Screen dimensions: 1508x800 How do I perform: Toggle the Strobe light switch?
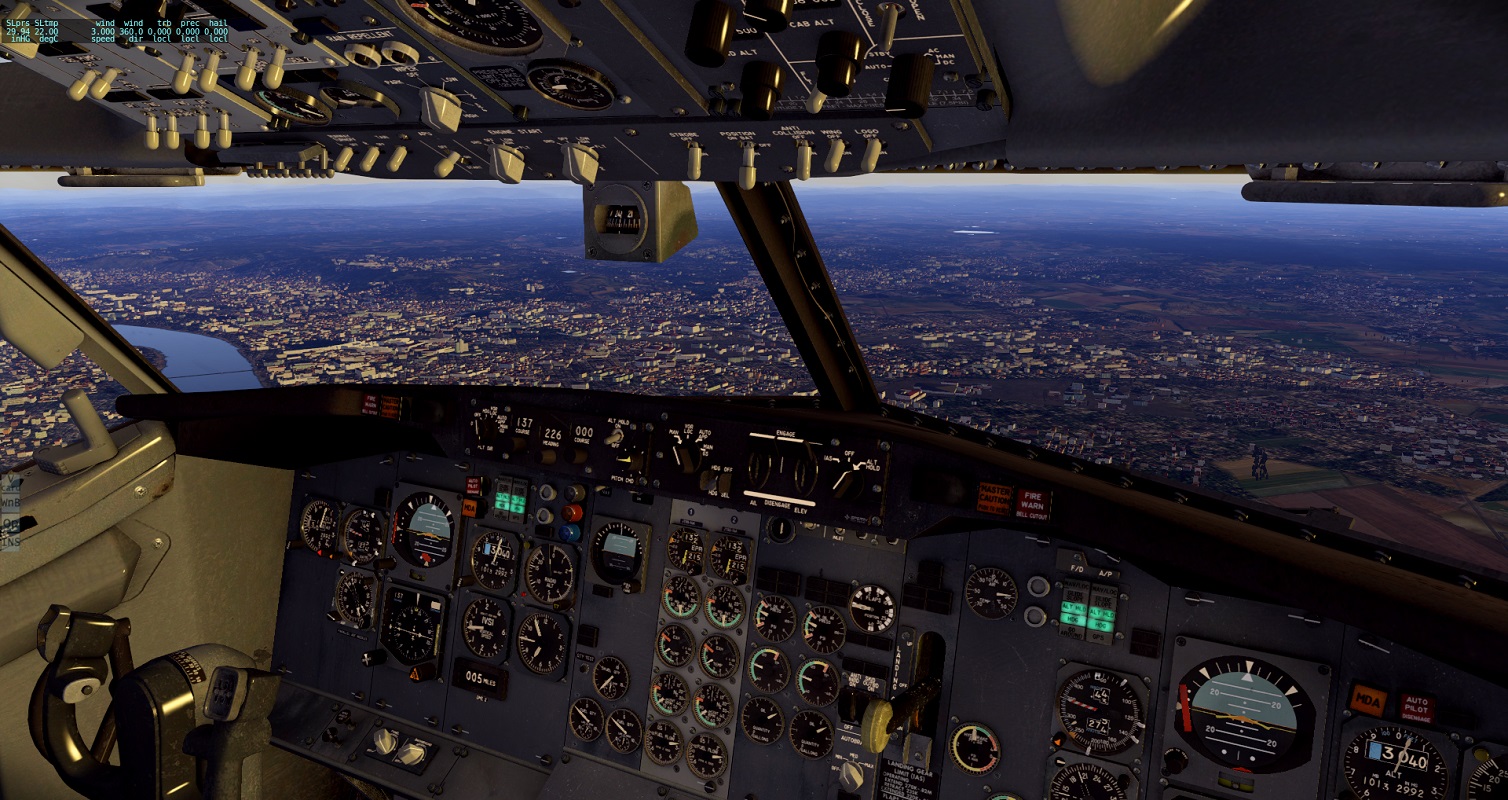(694, 162)
